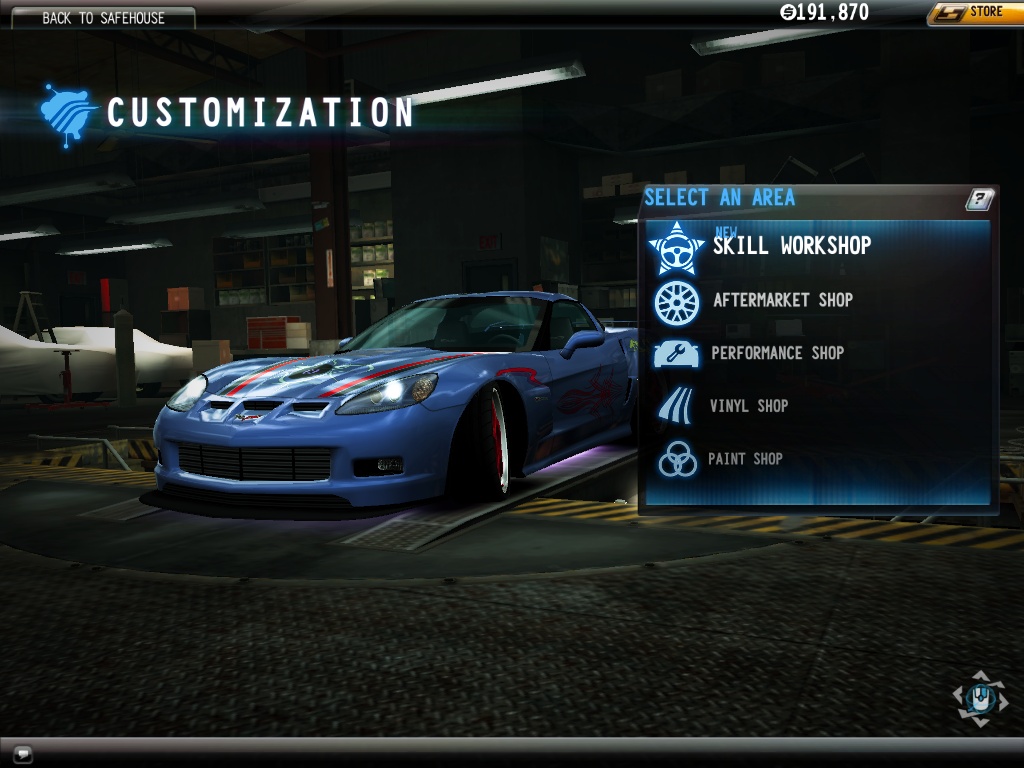Open the chat bubble in the bottom bar

pos(23,753)
